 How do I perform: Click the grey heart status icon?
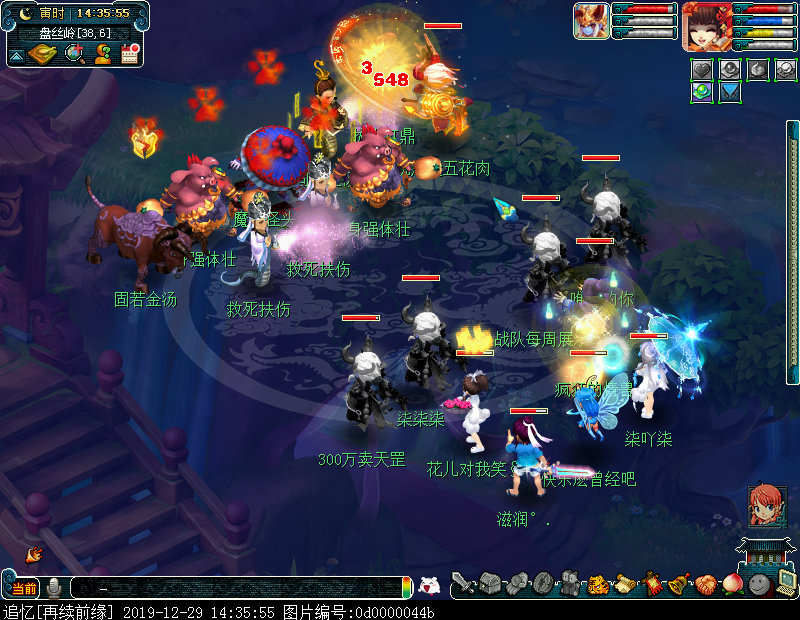pyautogui.click(x=704, y=70)
